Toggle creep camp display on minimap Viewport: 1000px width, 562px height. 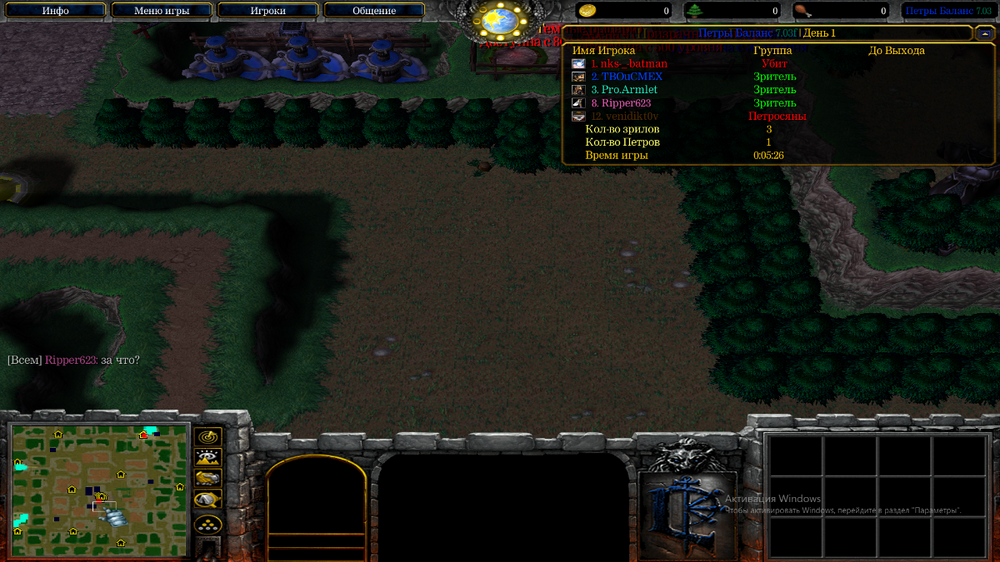tap(208, 500)
